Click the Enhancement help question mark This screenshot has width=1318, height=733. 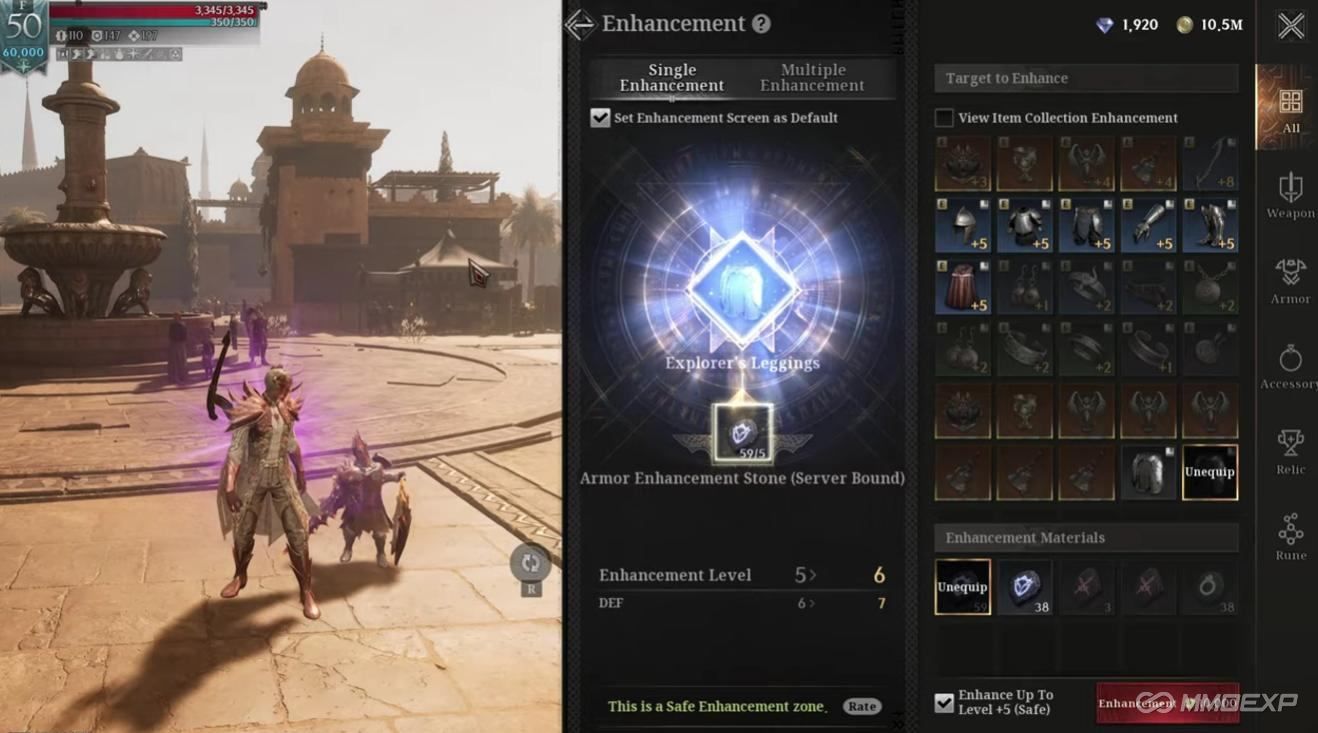[x=758, y=23]
